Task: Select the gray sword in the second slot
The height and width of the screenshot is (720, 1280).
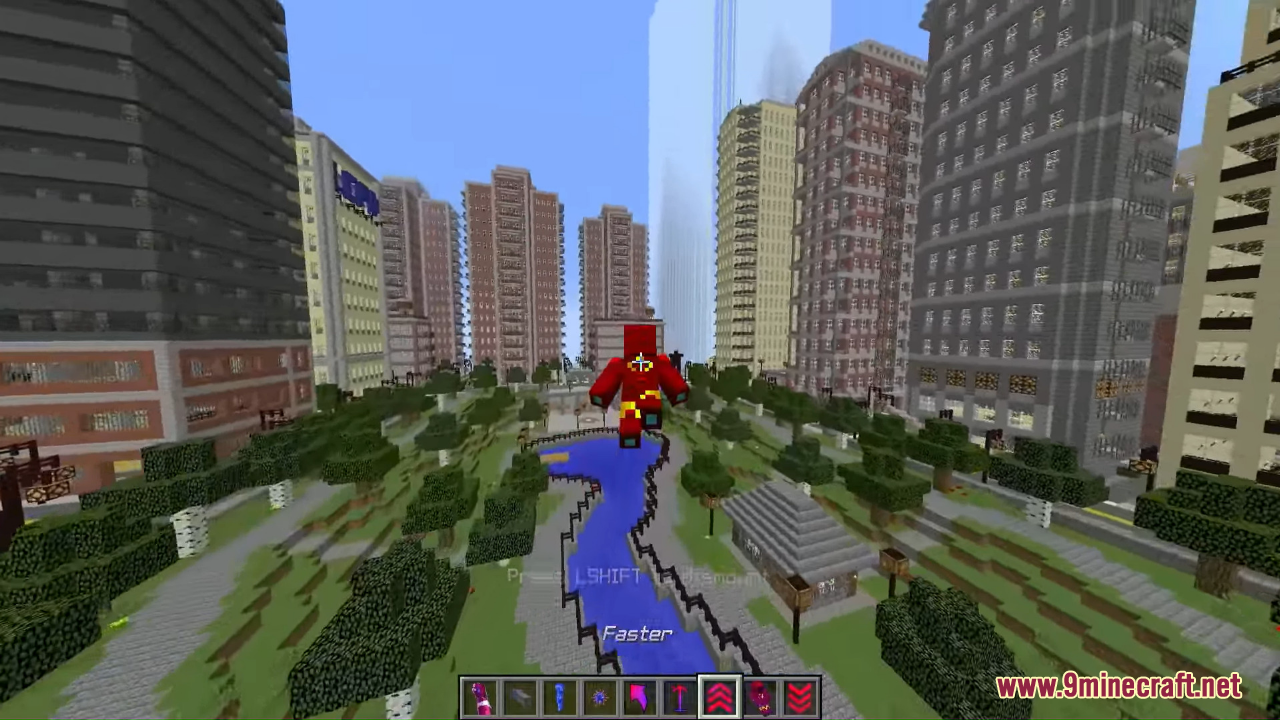Action: pos(519,695)
